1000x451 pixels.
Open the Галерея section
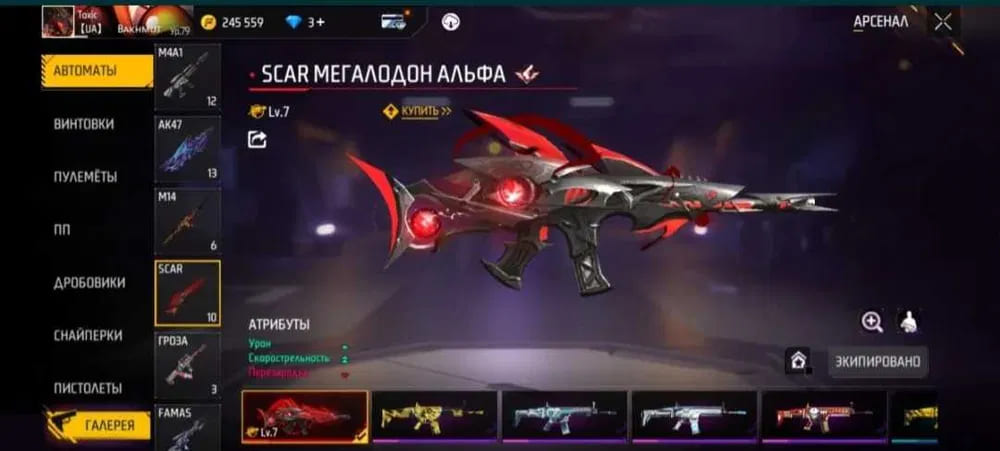(96, 426)
